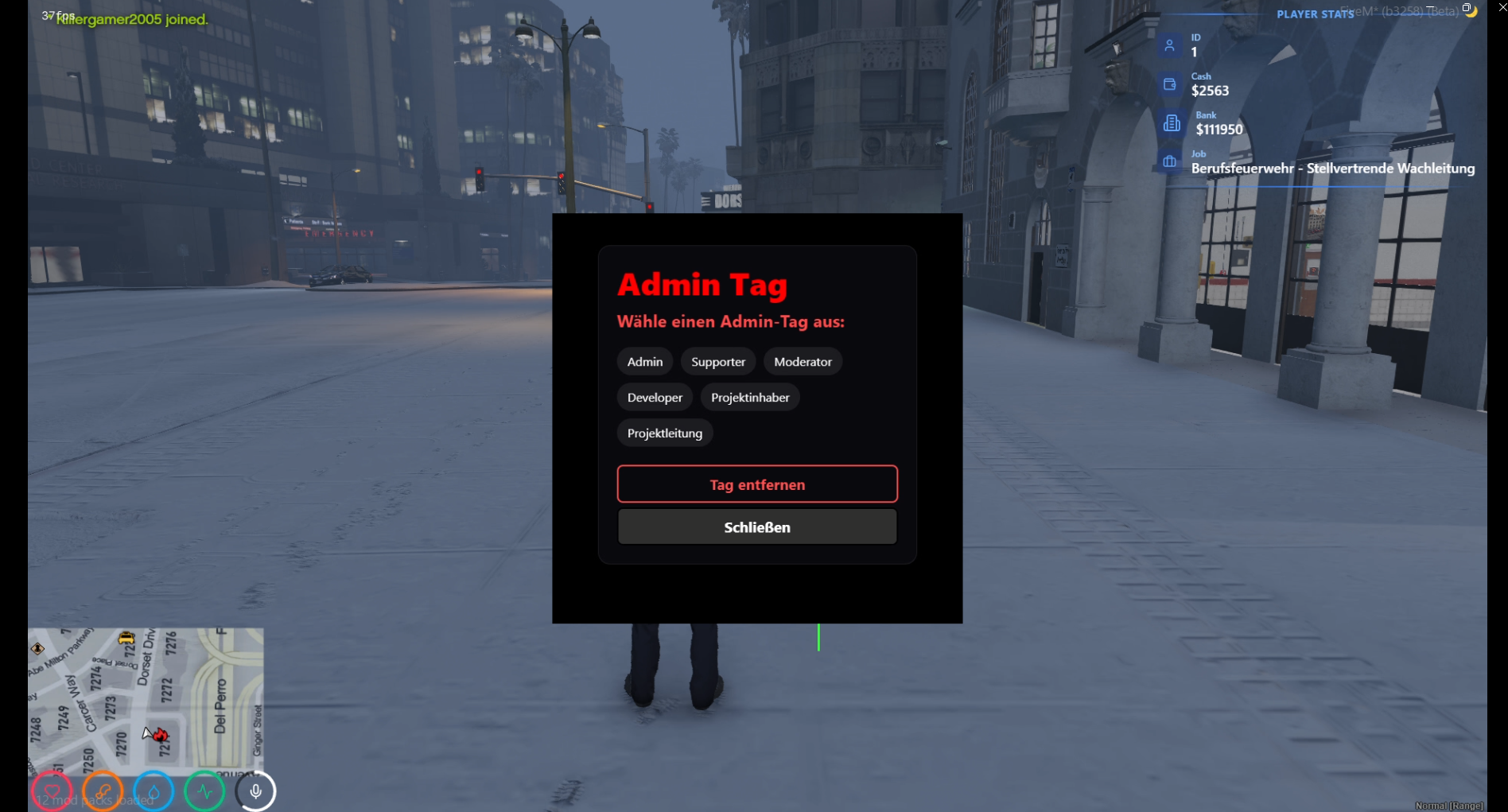Click the Bank building icon
This screenshot has height=812, width=1508.
1172,122
